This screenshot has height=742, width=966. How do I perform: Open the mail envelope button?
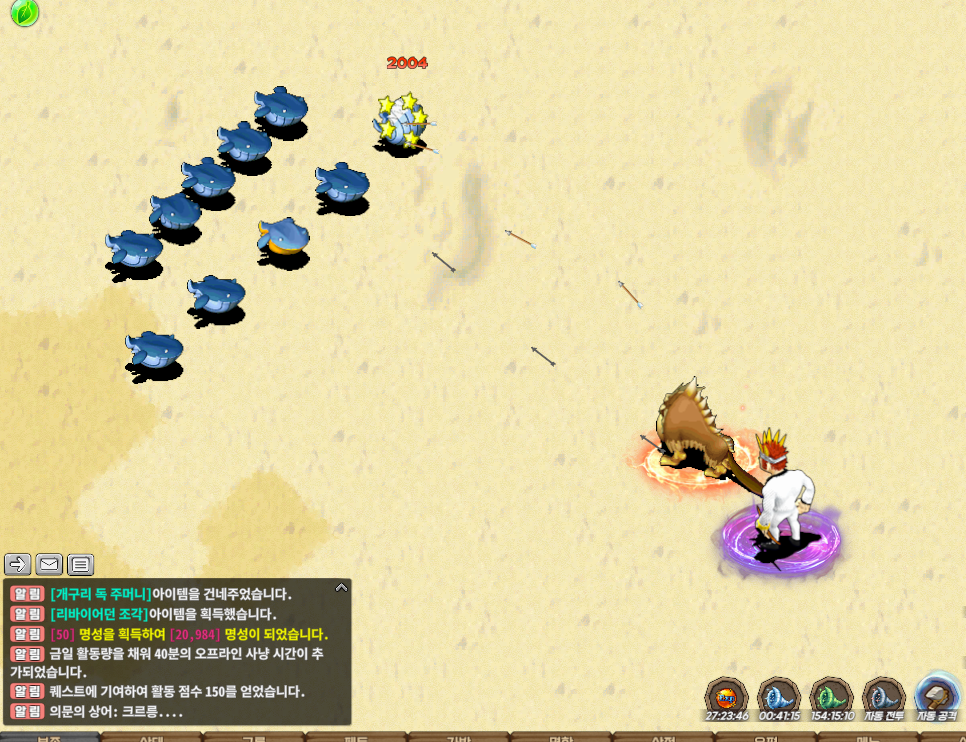49,564
